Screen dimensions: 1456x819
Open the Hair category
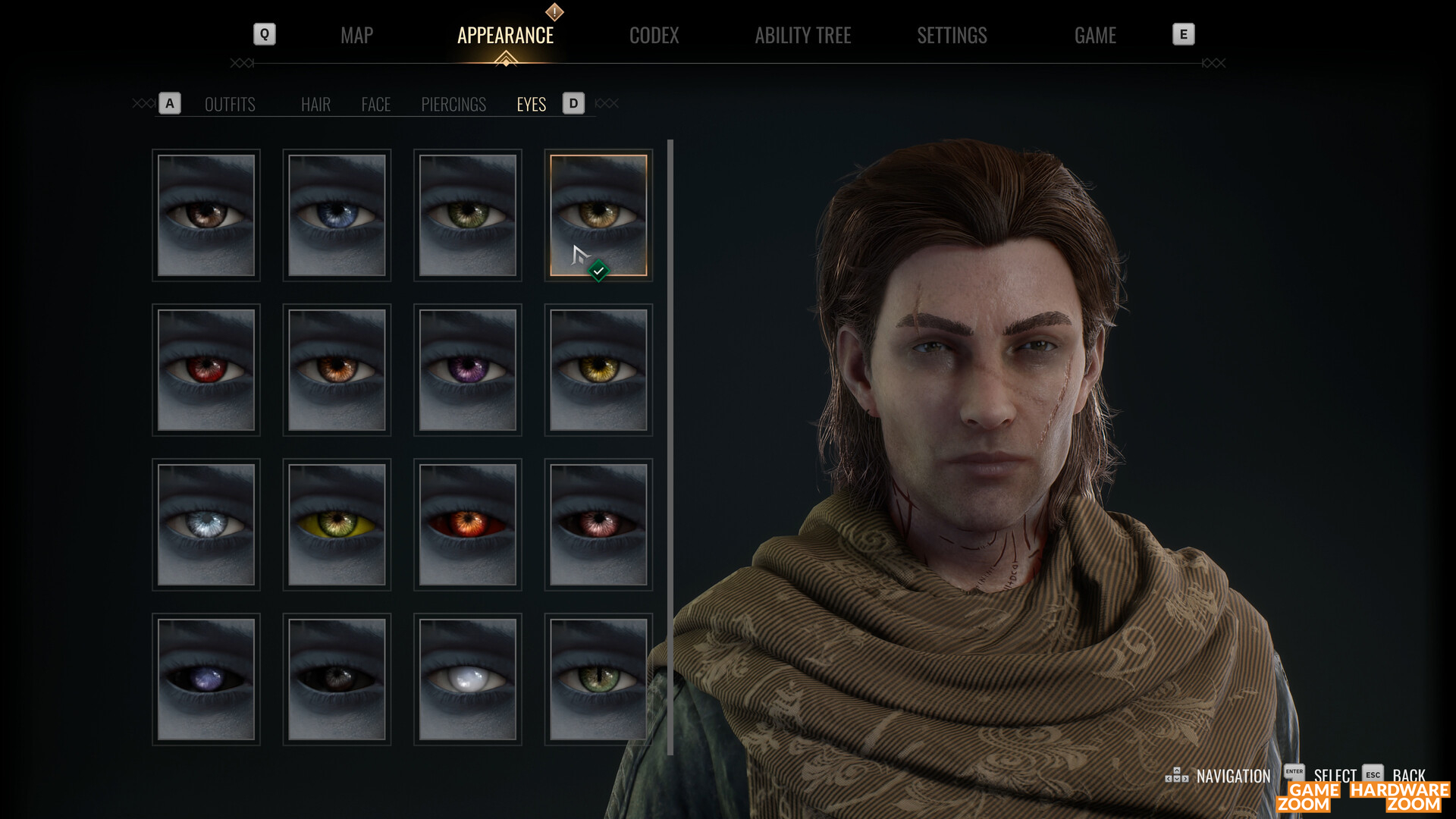[315, 105]
